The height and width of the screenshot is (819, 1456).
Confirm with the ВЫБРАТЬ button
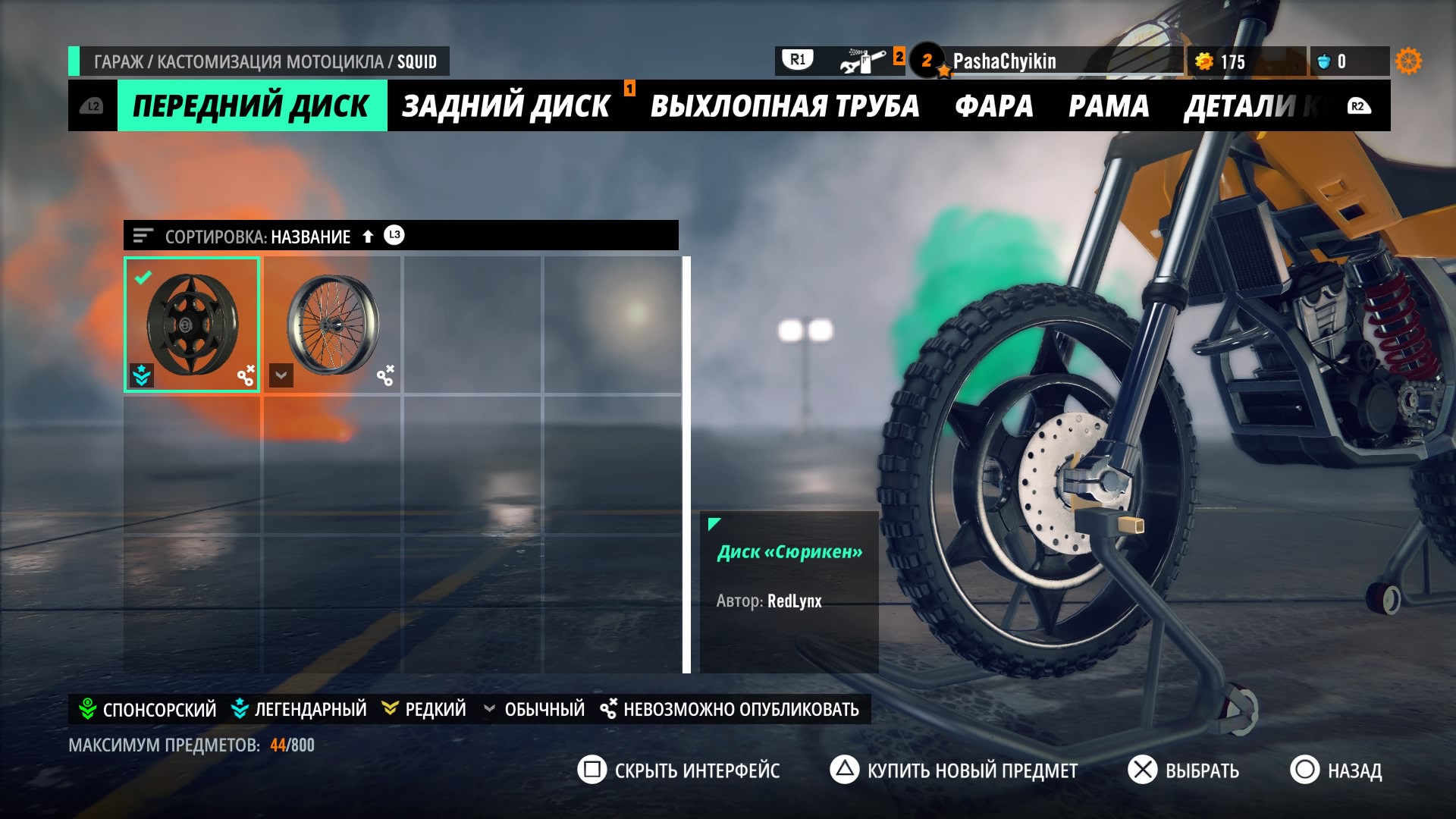[x=1184, y=770]
